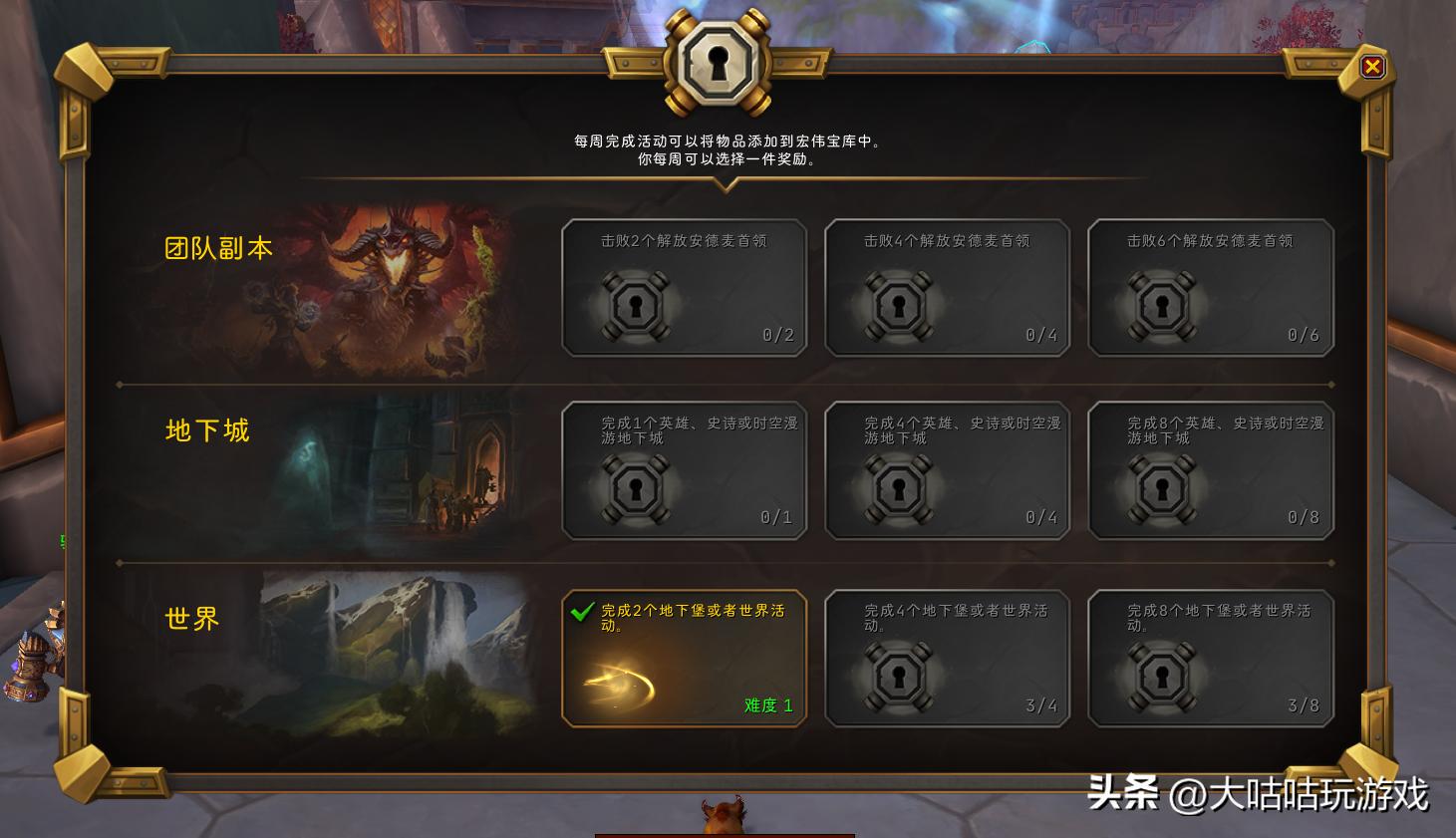Viewport: 1456px width, 838px height.
Task: Click the 完成4个地下堡或者世界活动 reward box
Action: click(948, 658)
